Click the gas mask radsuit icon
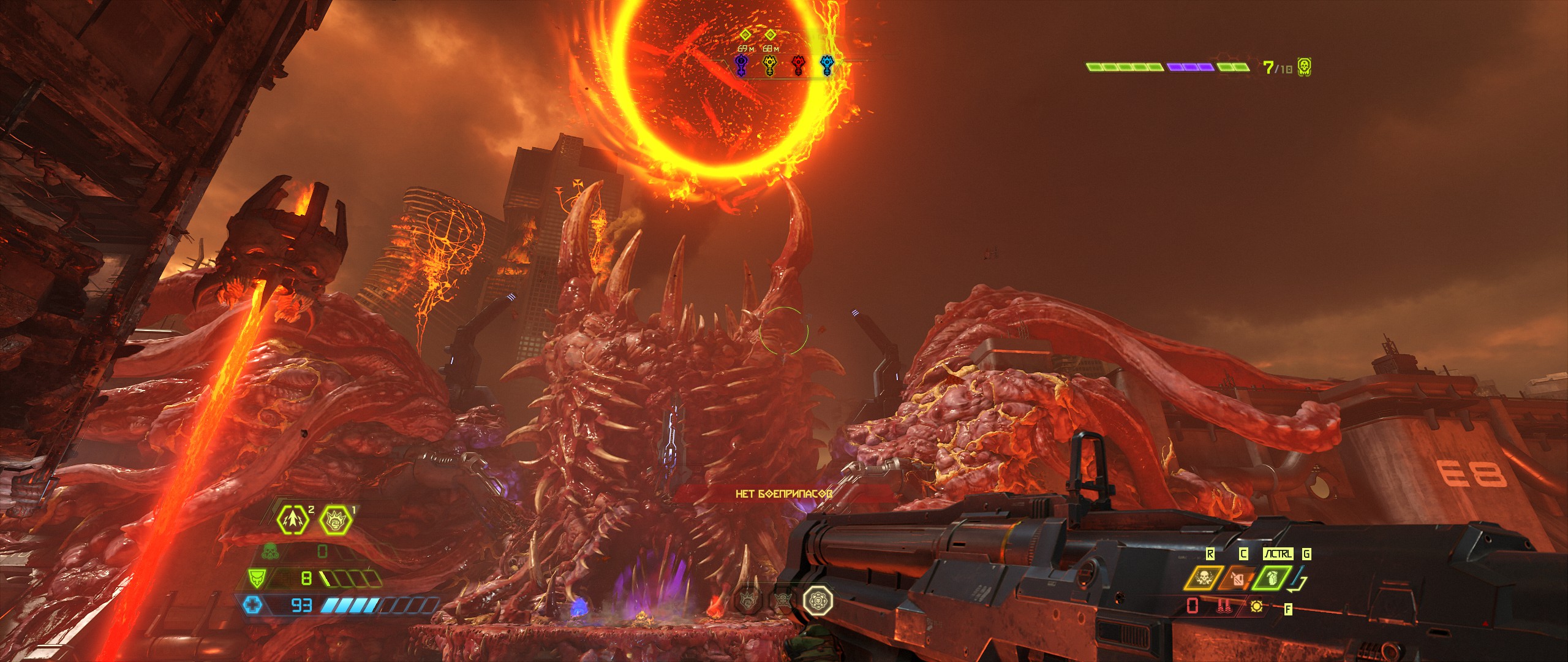1568x662 pixels. click(269, 552)
